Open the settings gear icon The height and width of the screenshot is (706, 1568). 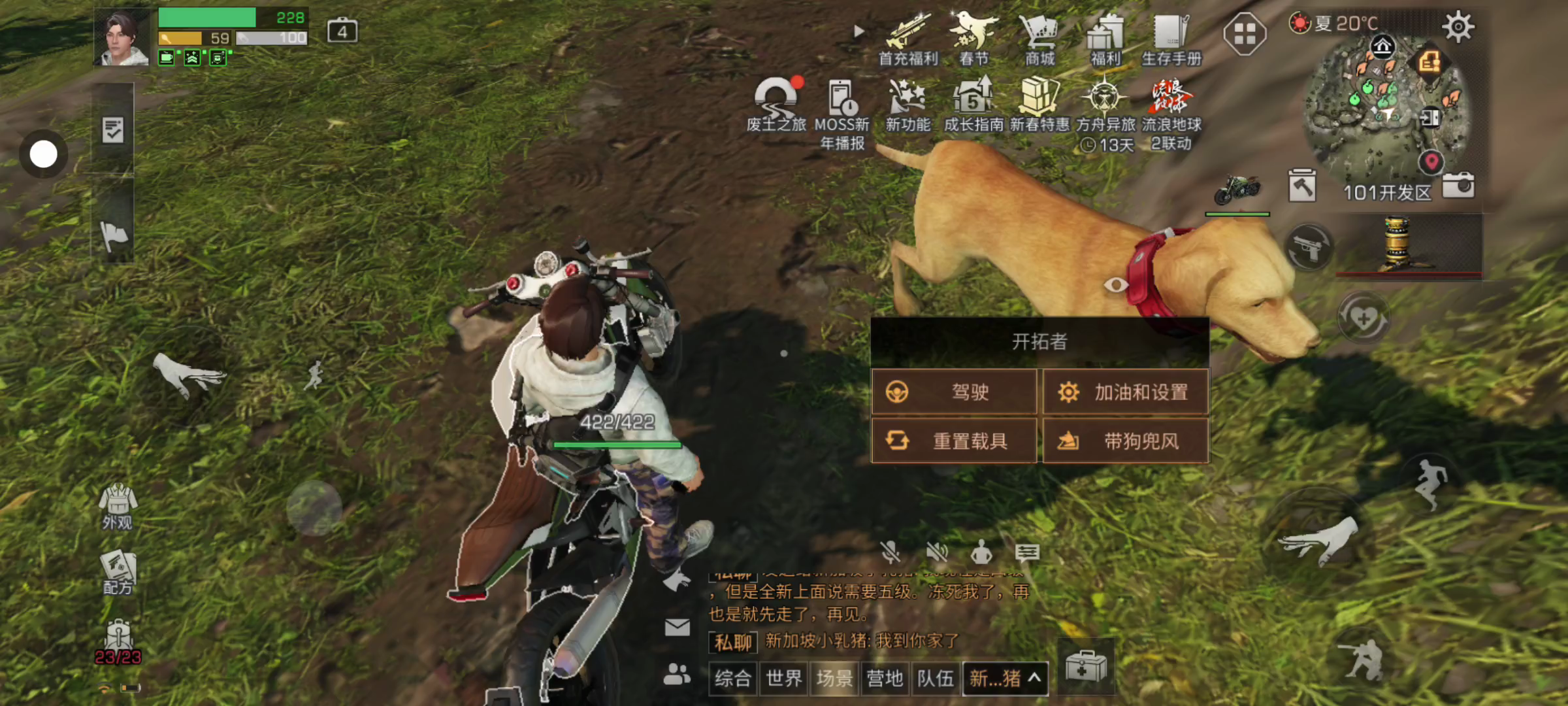(1458, 27)
